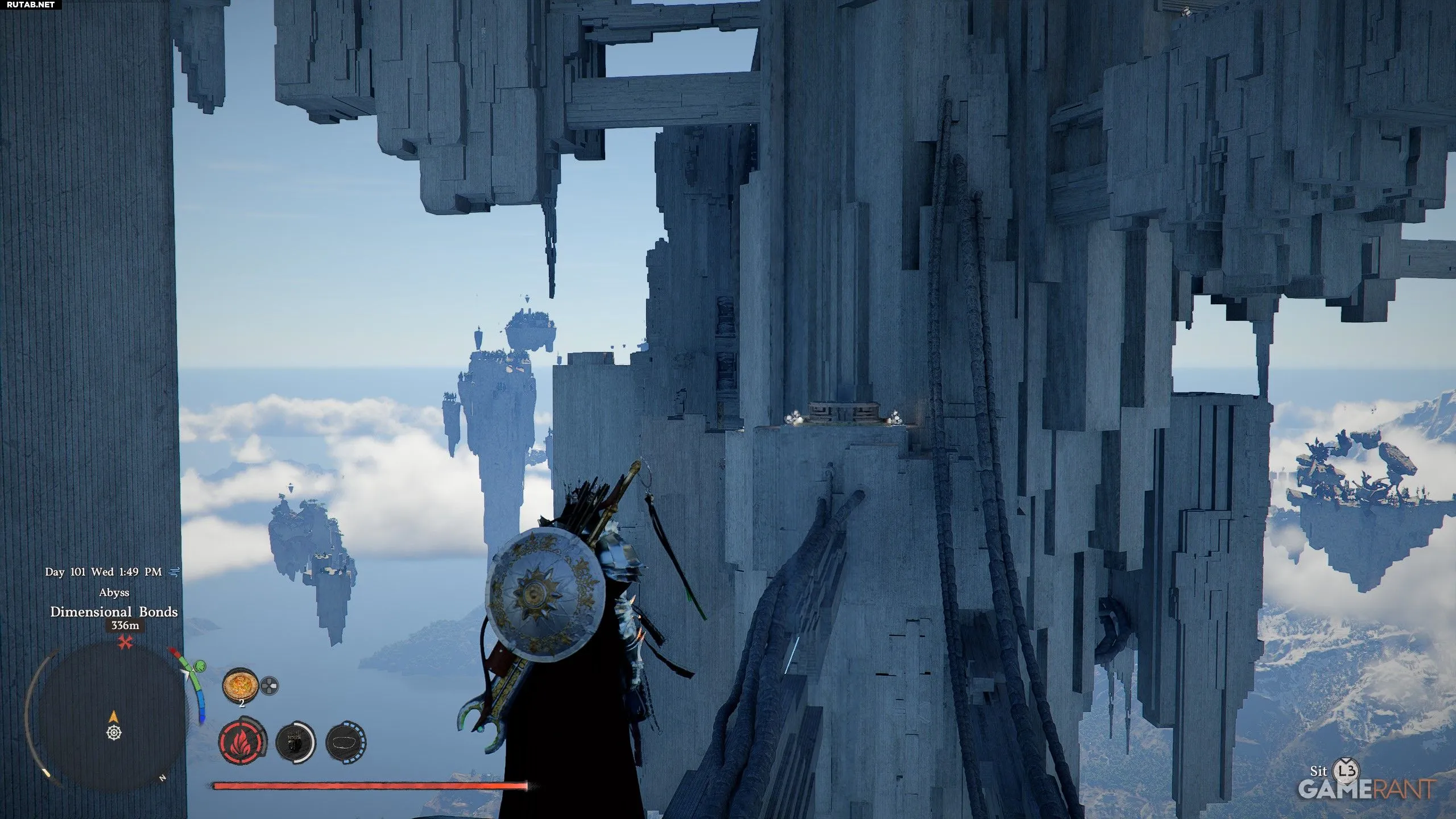Click the green face status icon

pyautogui.click(x=200, y=666)
